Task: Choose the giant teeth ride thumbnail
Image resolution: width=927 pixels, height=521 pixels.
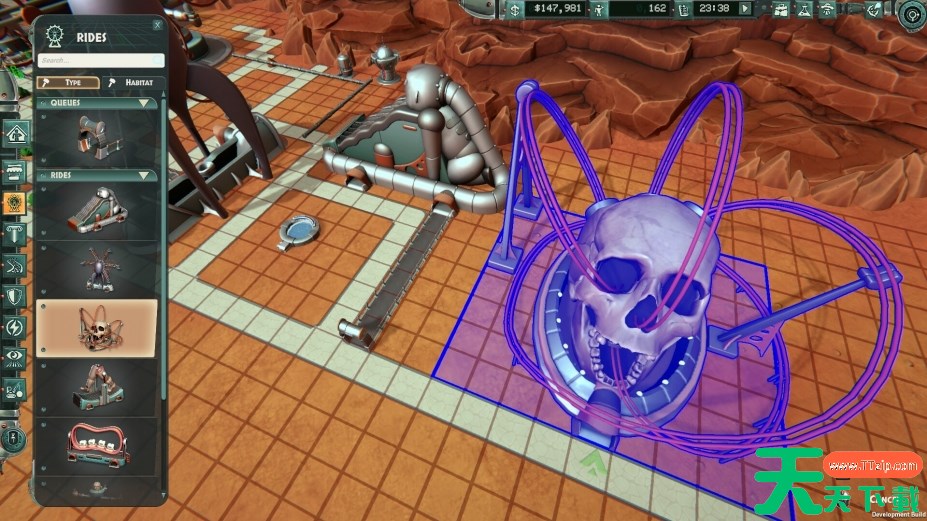Action: pyautogui.click(x=97, y=446)
